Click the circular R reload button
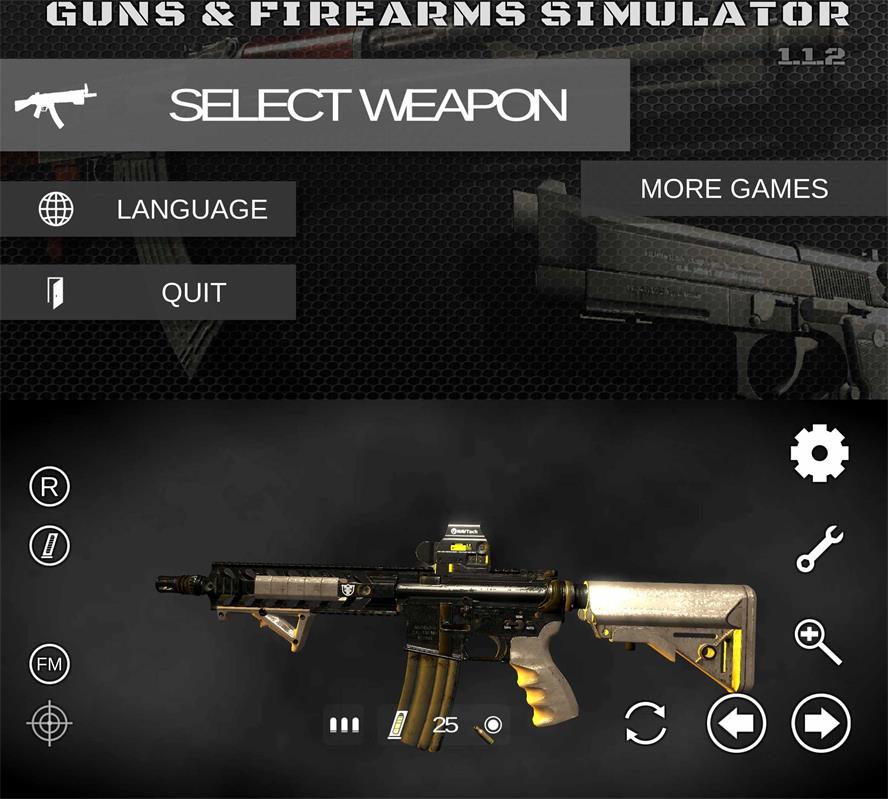Screen dimensions: 888x799 [x=50, y=488]
